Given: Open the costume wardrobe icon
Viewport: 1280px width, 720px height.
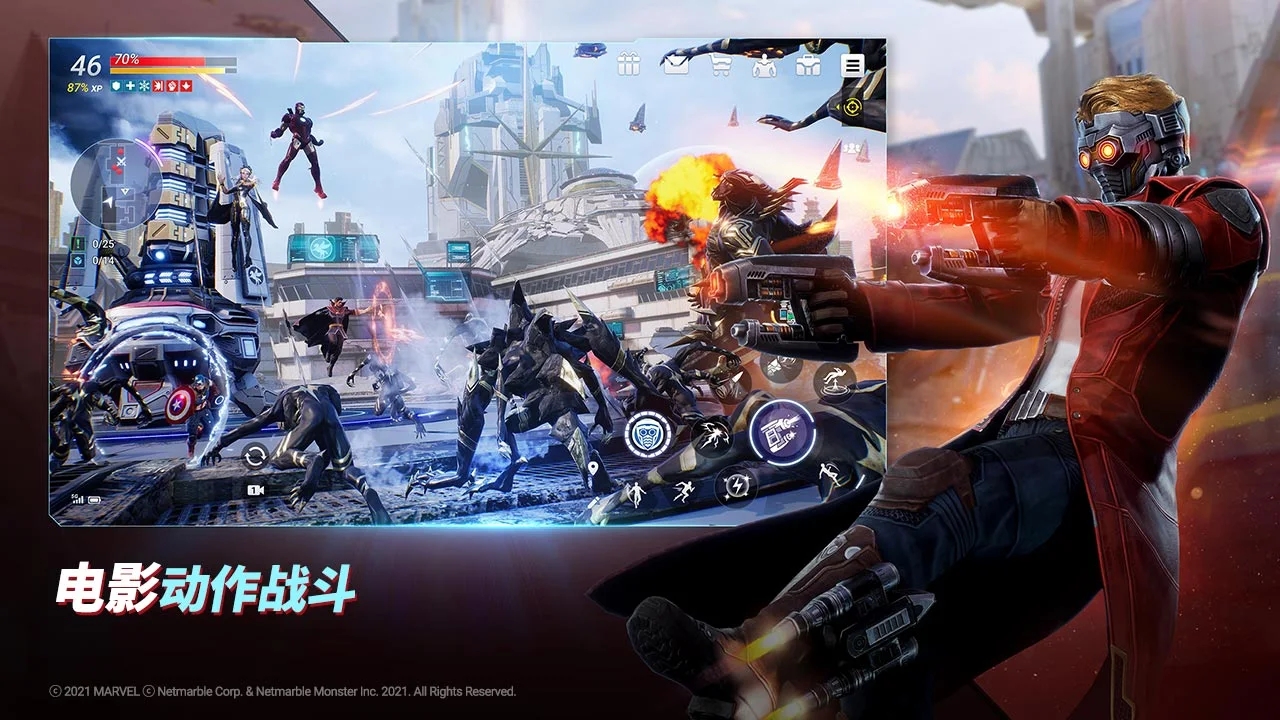Looking at the screenshot, I should click(763, 65).
